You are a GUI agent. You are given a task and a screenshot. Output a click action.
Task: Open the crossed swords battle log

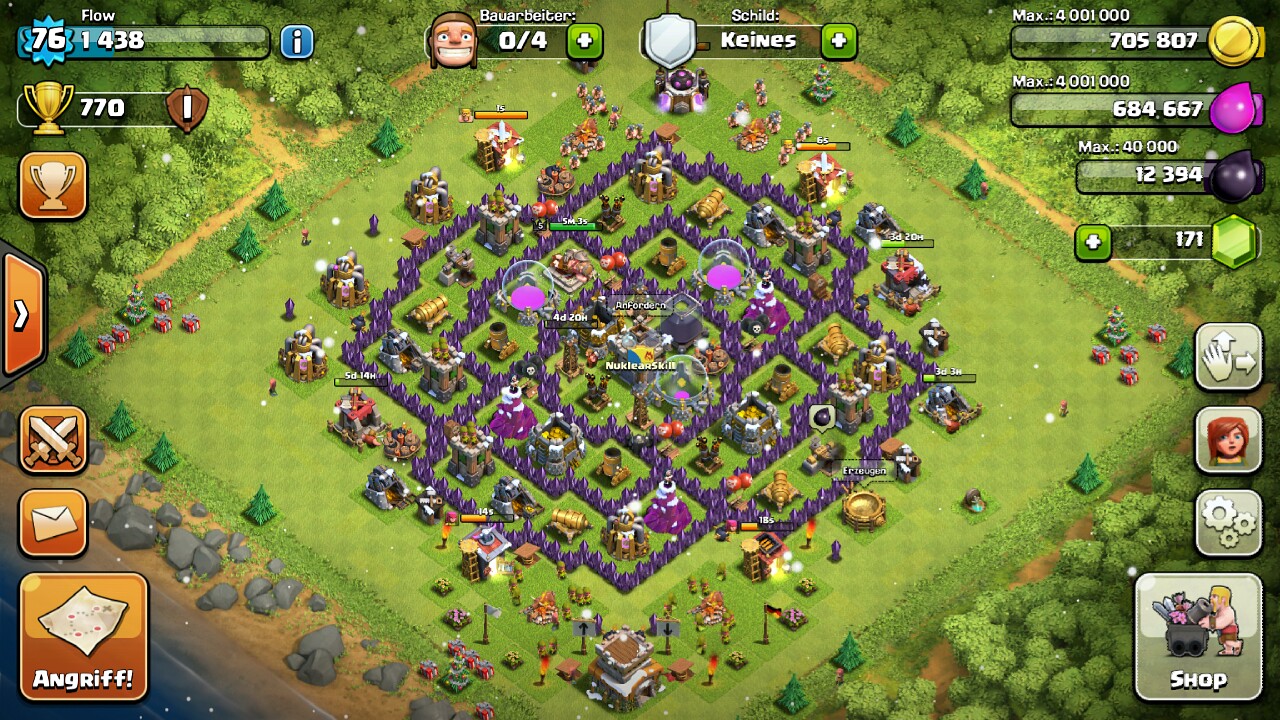53,440
